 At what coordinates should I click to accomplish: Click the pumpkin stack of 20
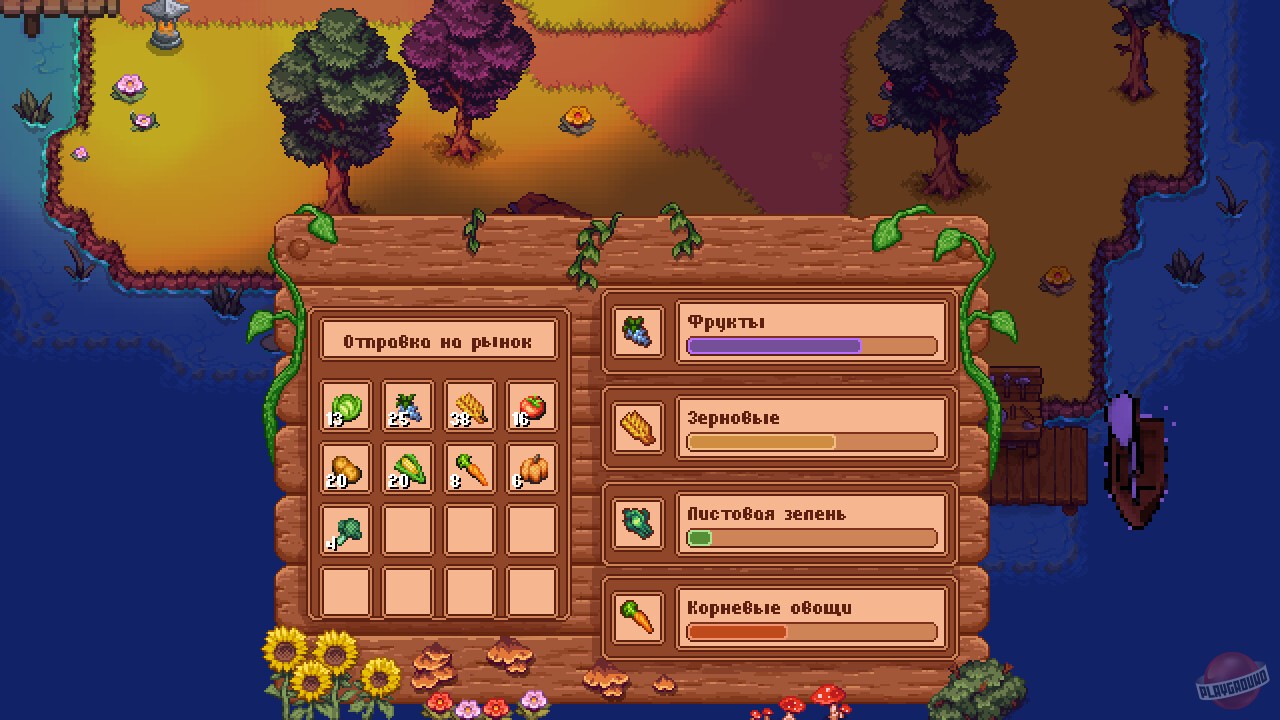[345, 469]
